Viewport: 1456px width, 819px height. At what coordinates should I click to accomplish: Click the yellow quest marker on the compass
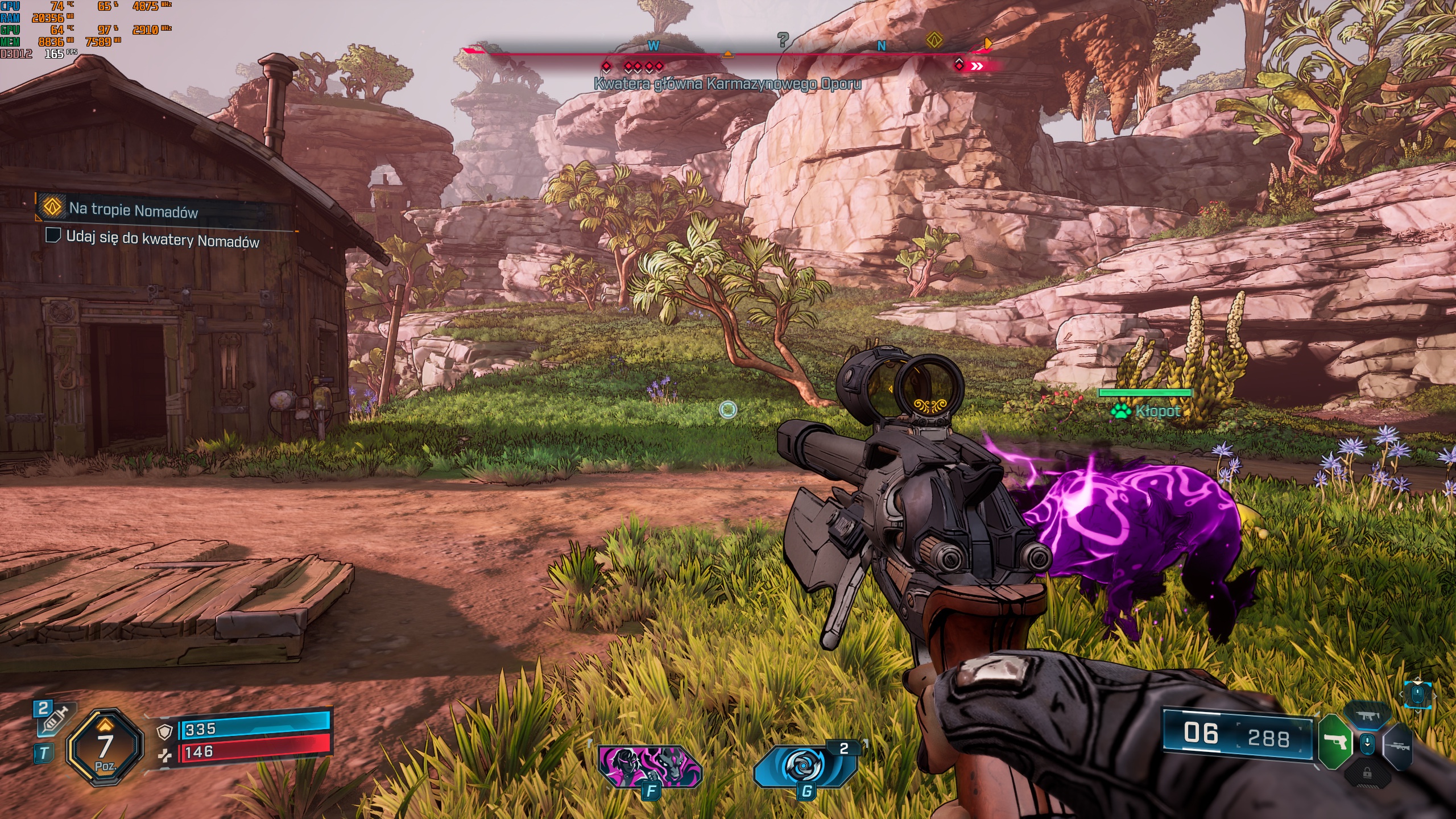pyautogui.click(x=934, y=40)
